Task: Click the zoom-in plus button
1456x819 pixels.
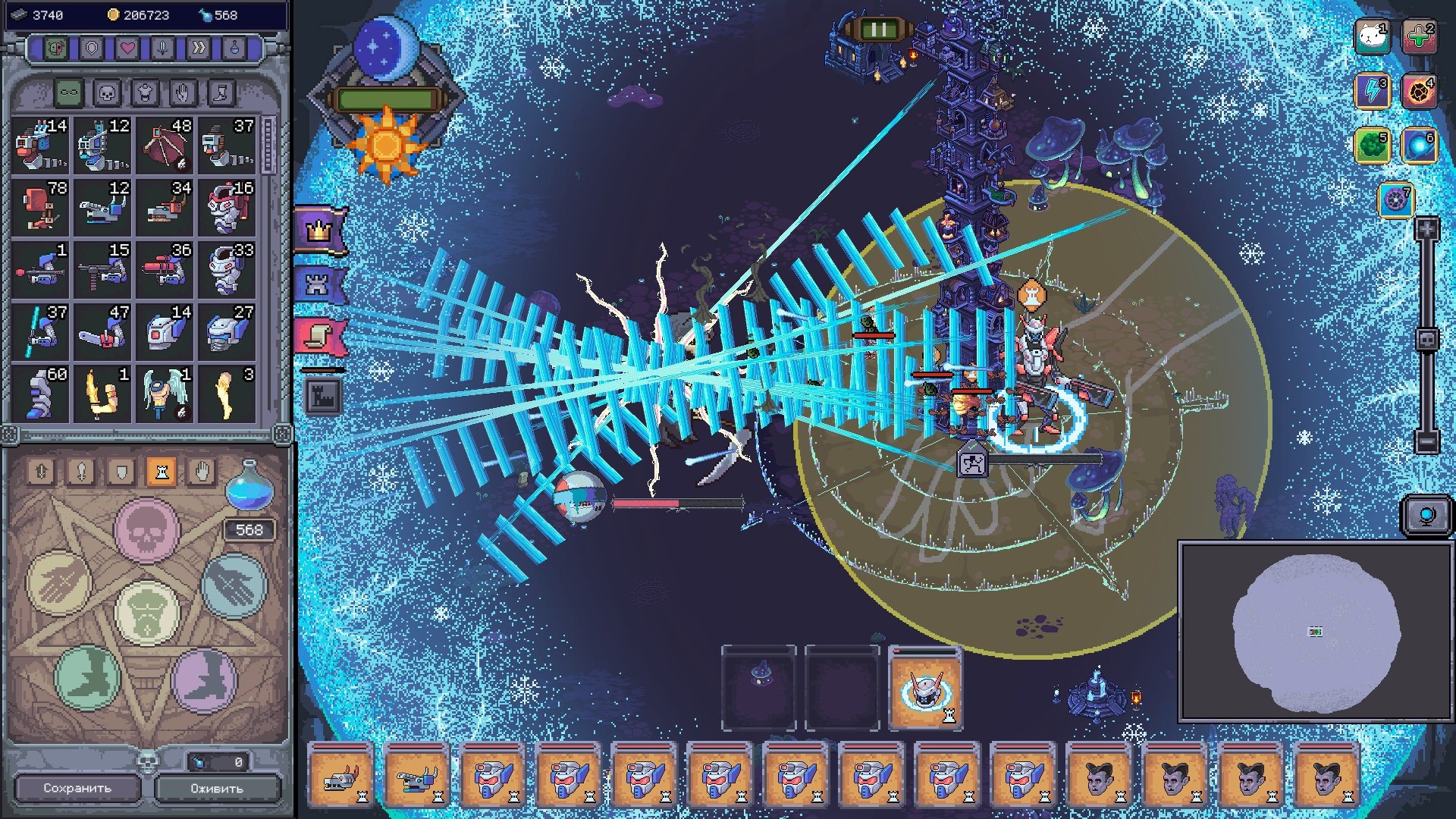Action: 1426,228
